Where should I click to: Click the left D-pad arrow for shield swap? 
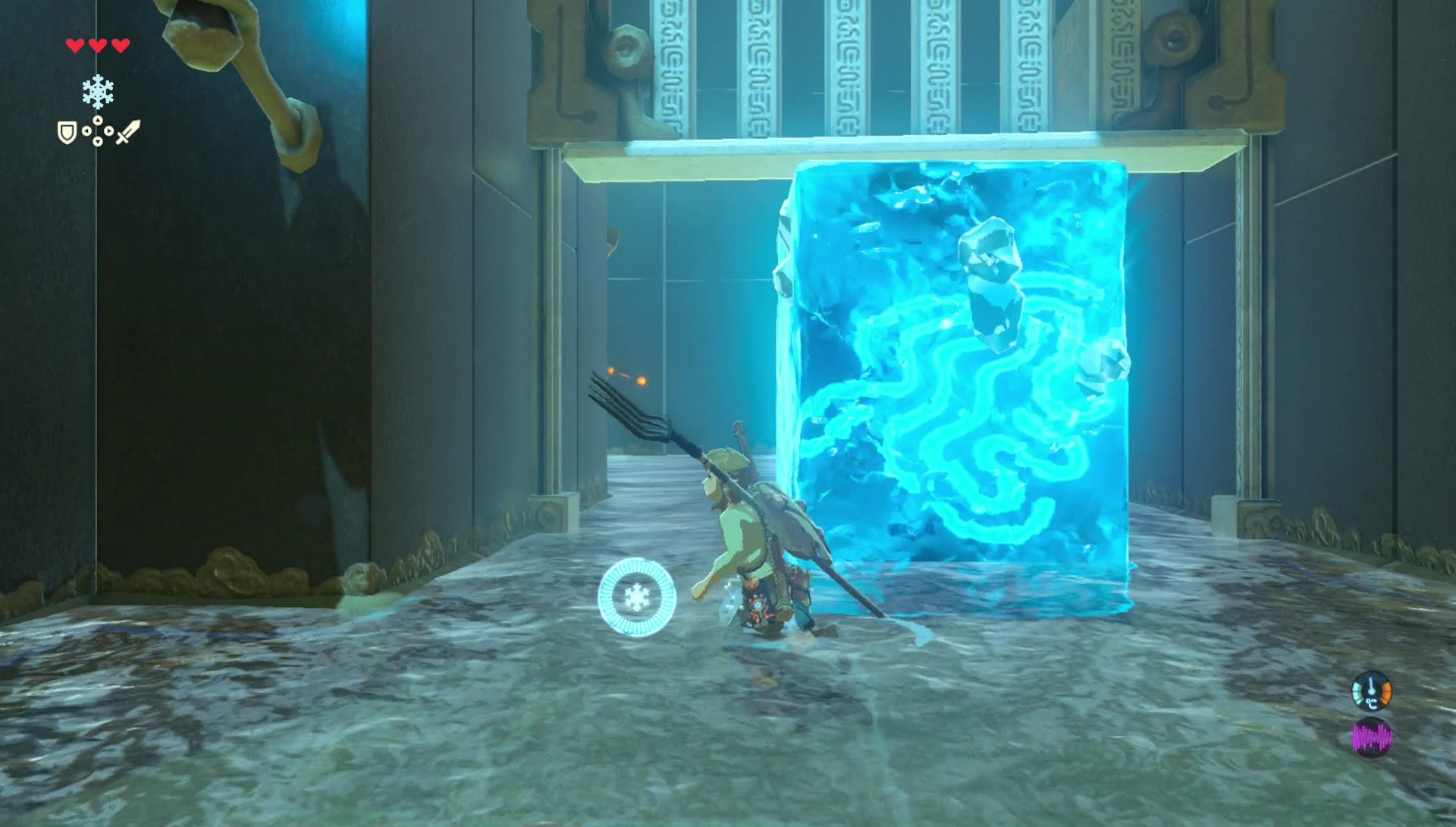(x=87, y=131)
